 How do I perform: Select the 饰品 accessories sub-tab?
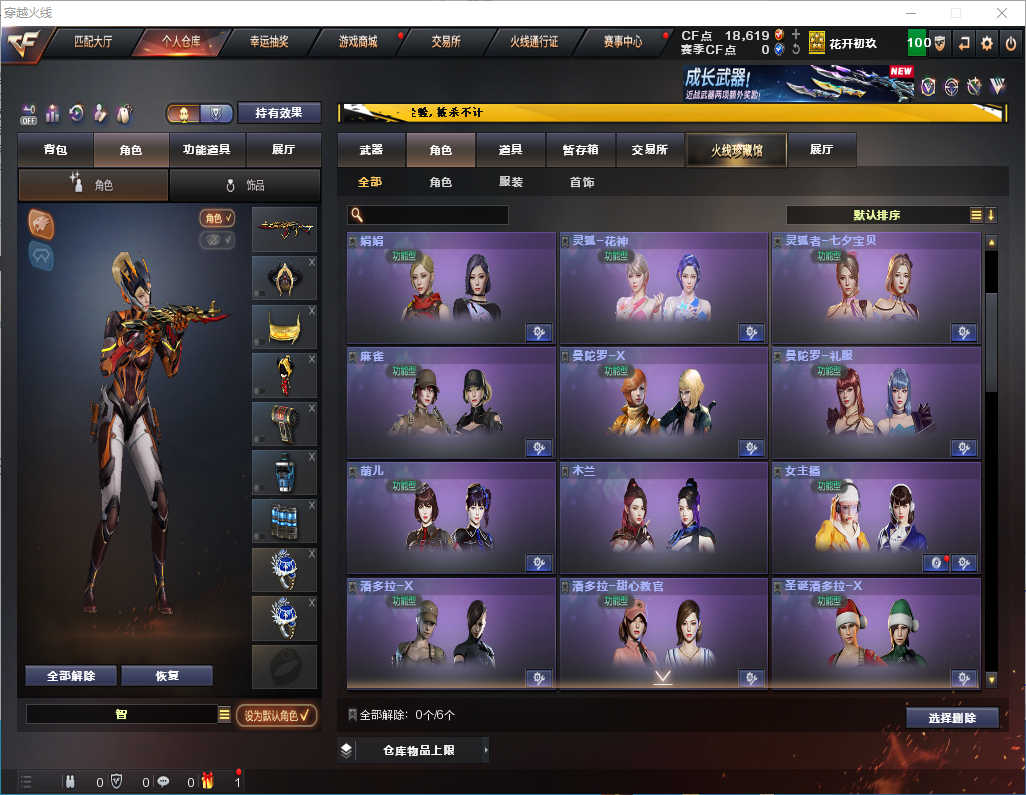[245, 185]
